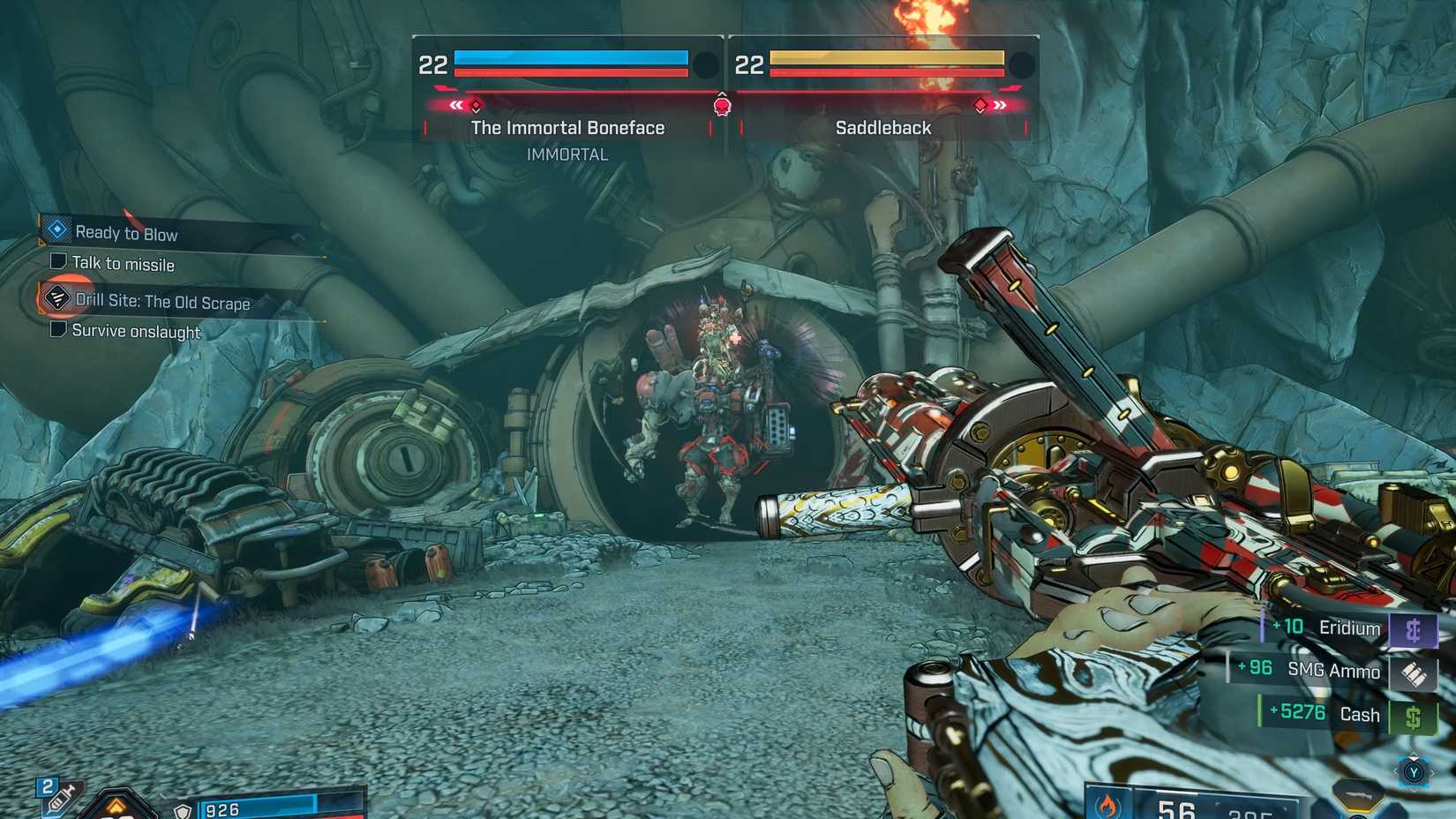Click the blue diamond Ready to Blow icon
The image size is (1456, 819).
pyautogui.click(x=56, y=229)
